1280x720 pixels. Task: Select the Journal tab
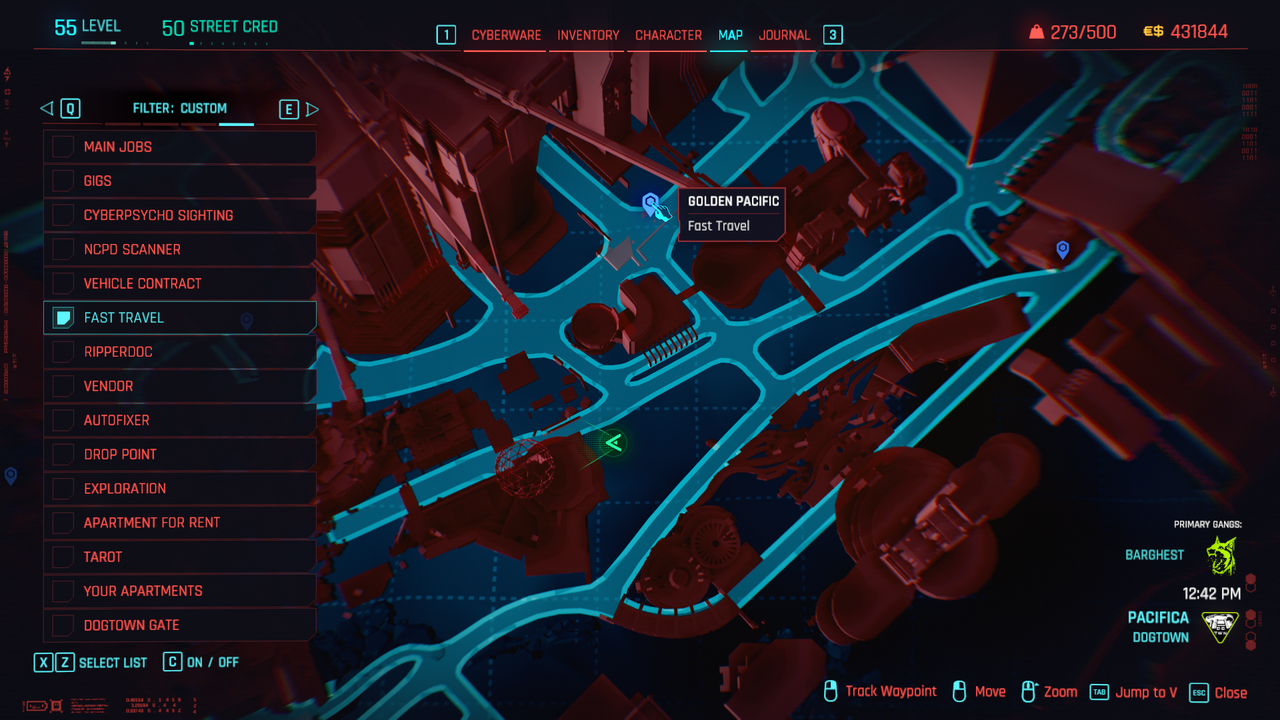[x=784, y=35]
